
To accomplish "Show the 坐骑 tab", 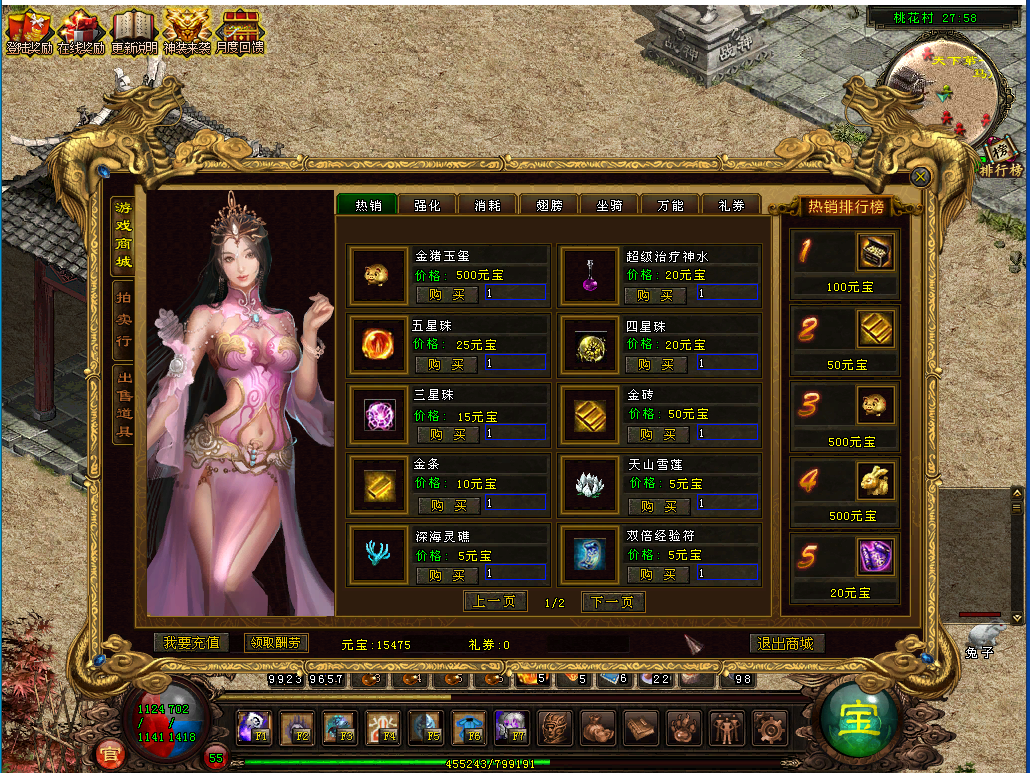I will click(609, 205).
